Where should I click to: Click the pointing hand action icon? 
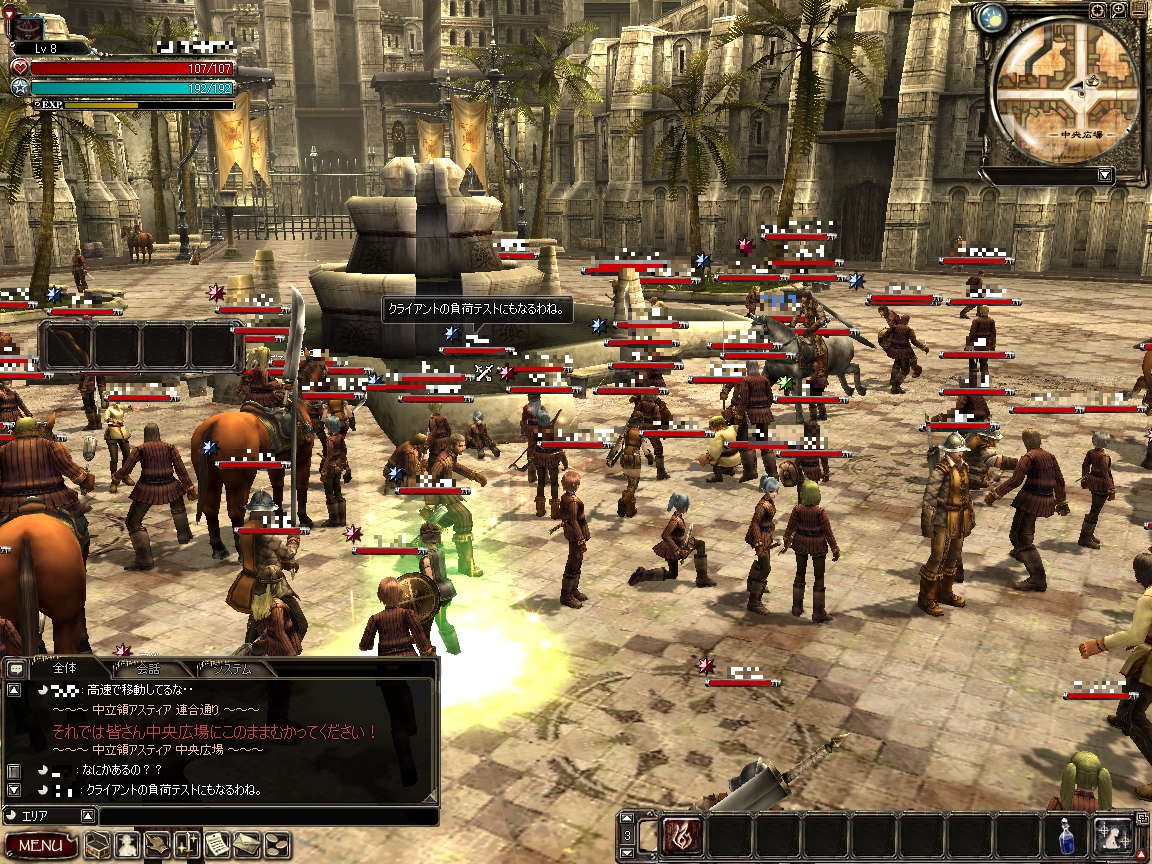(x=158, y=845)
